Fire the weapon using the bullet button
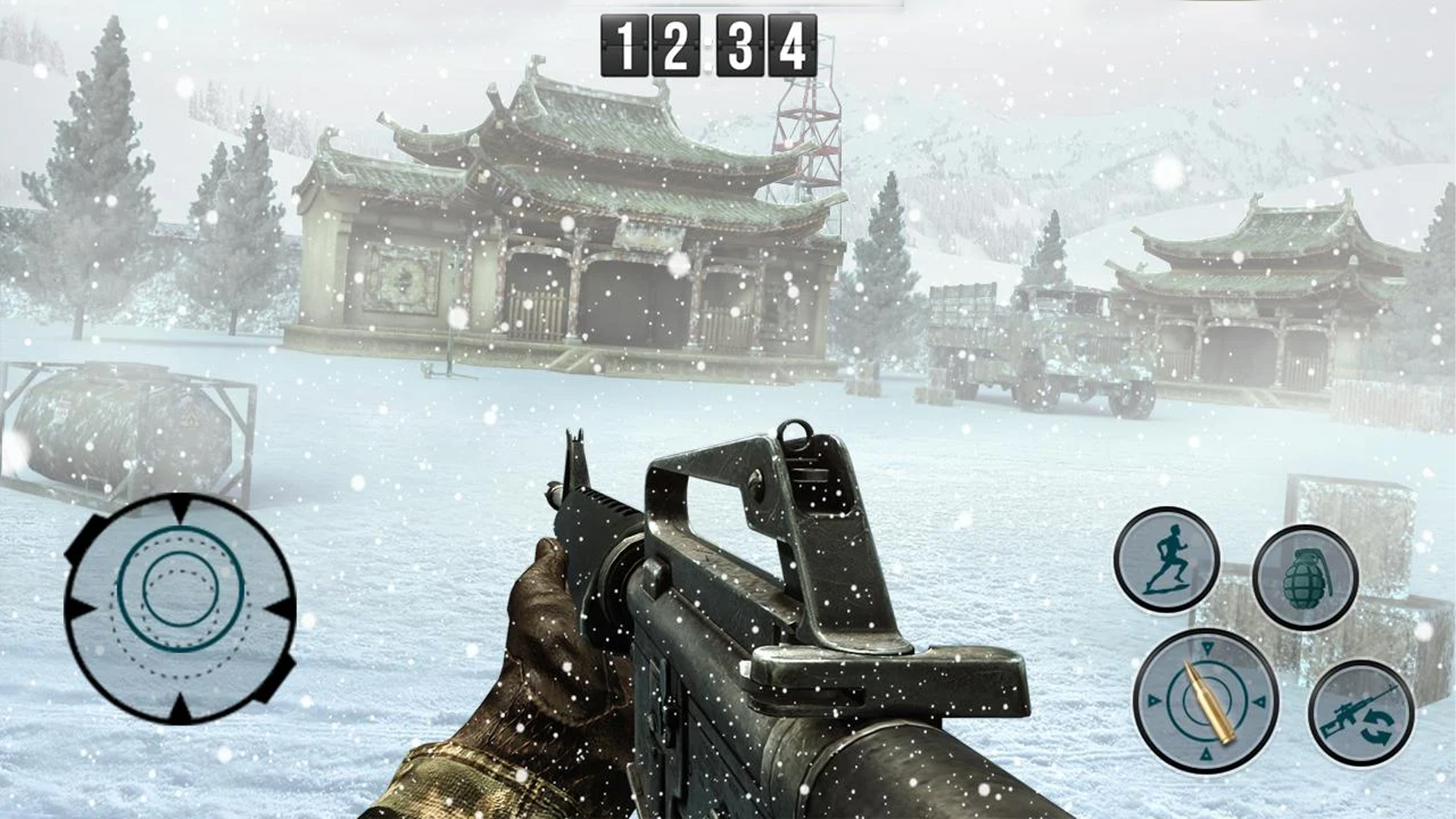The image size is (1456, 819). click(x=1206, y=701)
